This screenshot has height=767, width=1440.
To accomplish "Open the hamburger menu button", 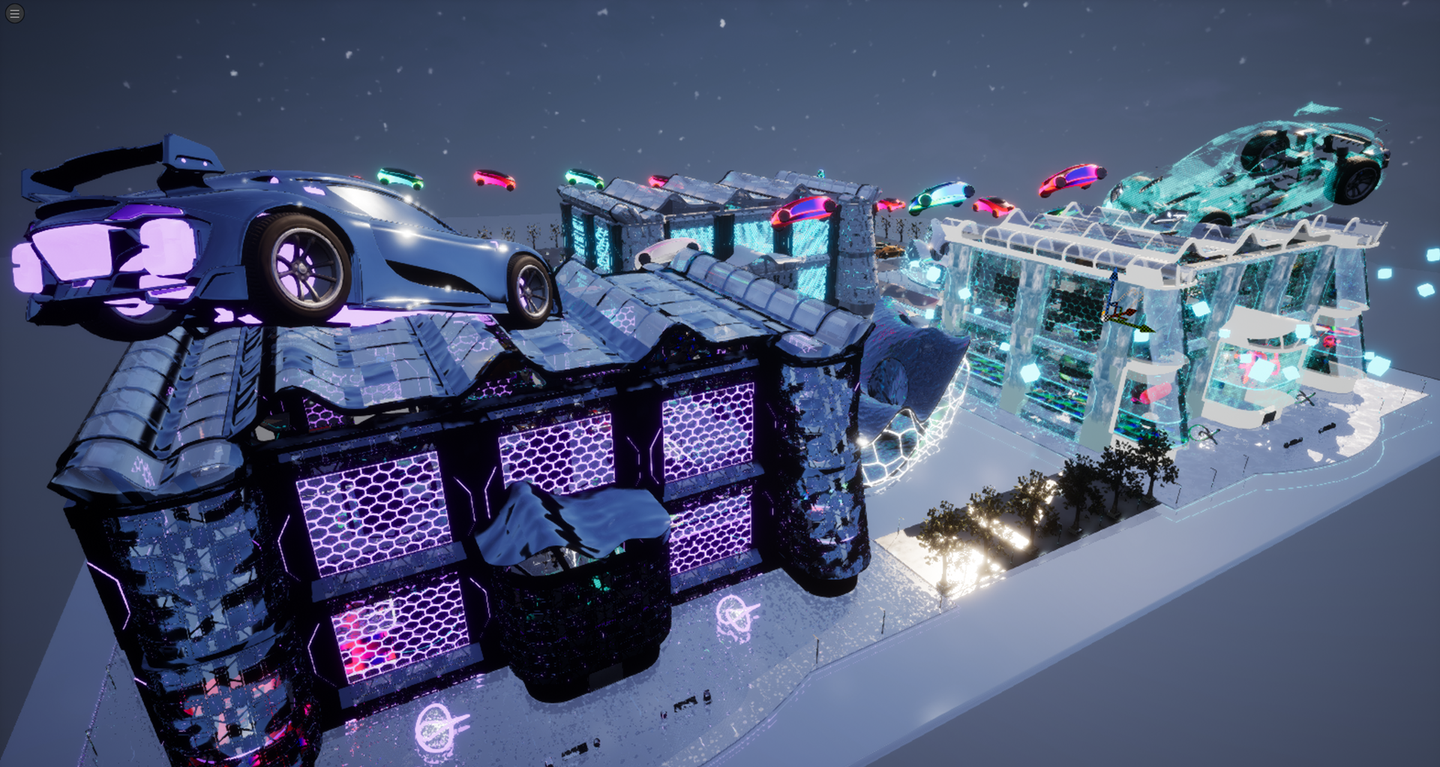I will tap(15, 14).
